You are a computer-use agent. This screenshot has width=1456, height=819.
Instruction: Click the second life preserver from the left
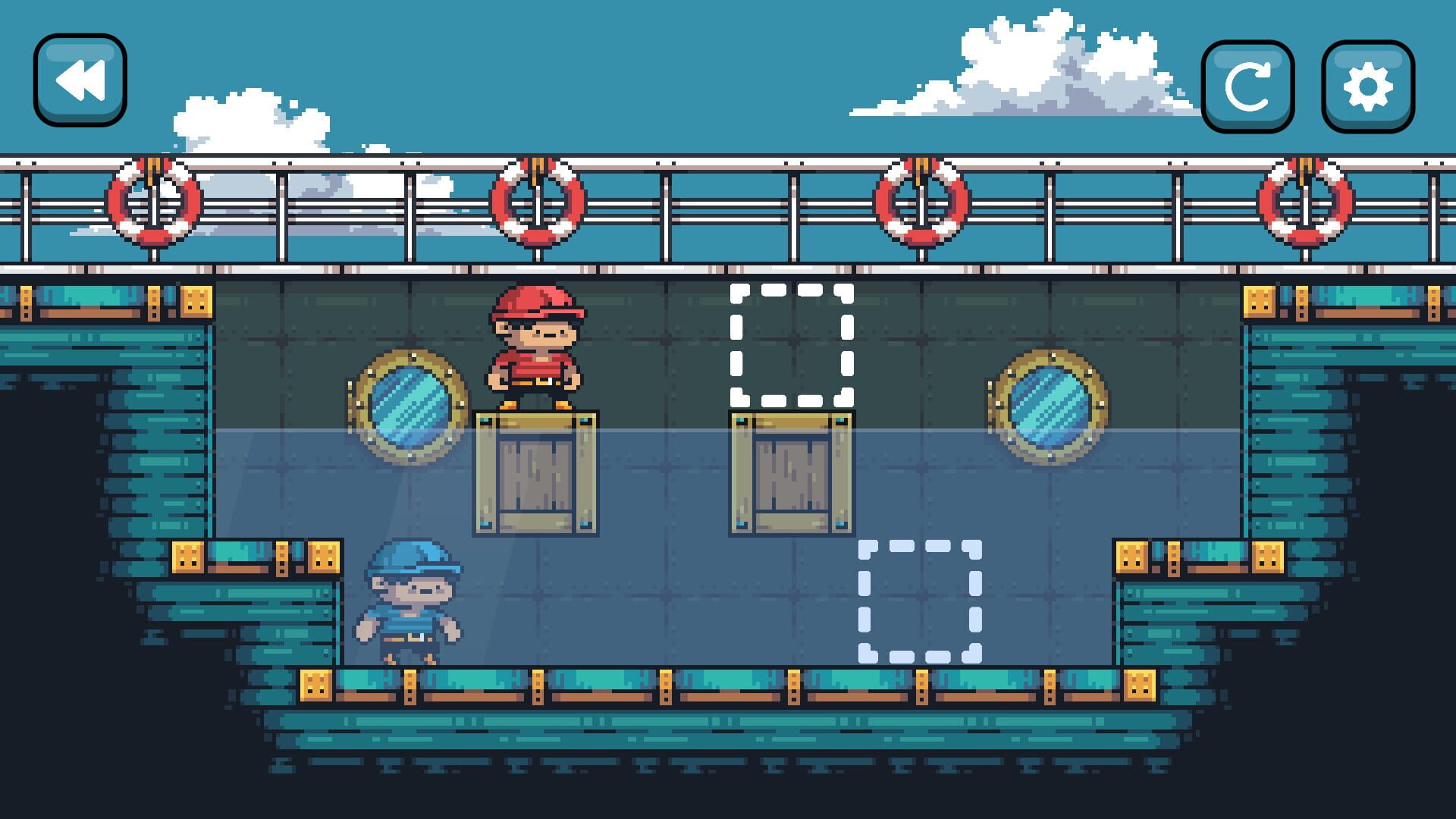(x=538, y=201)
